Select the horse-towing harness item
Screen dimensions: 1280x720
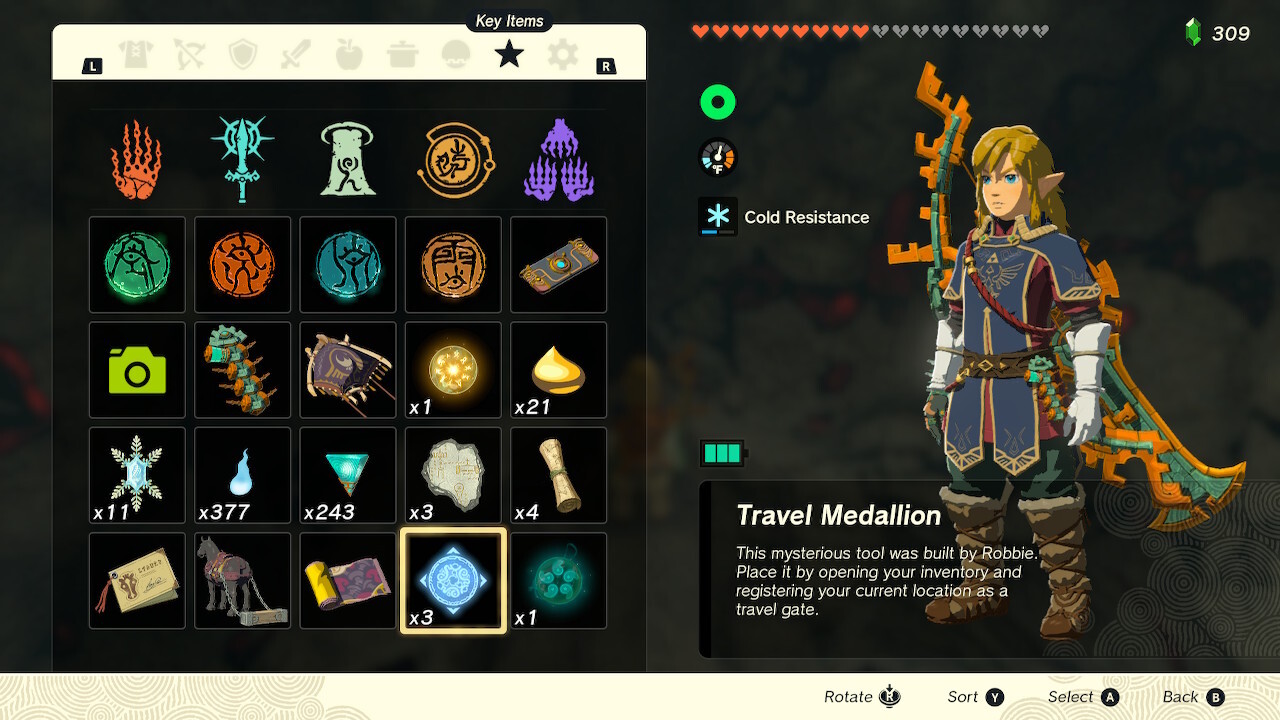pyautogui.click(x=242, y=580)
